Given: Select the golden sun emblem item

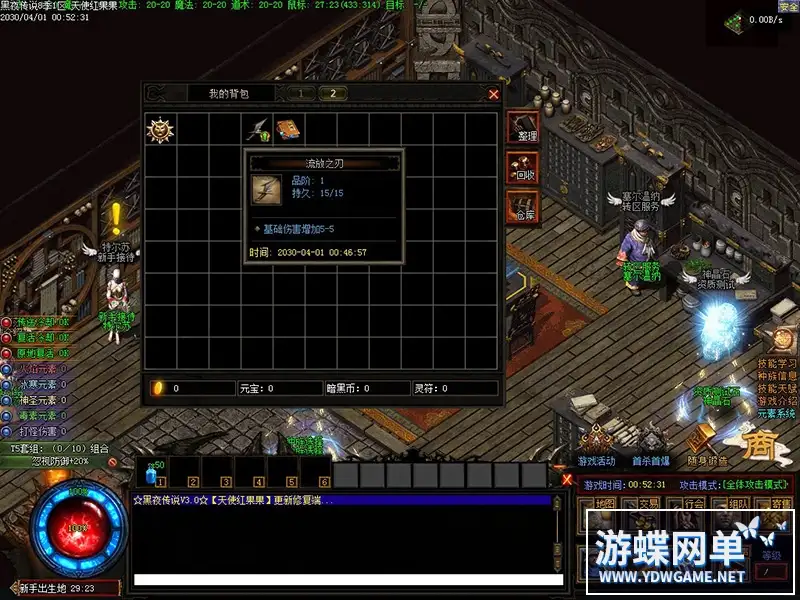Looking at the screenshot, I should point(160,129).
